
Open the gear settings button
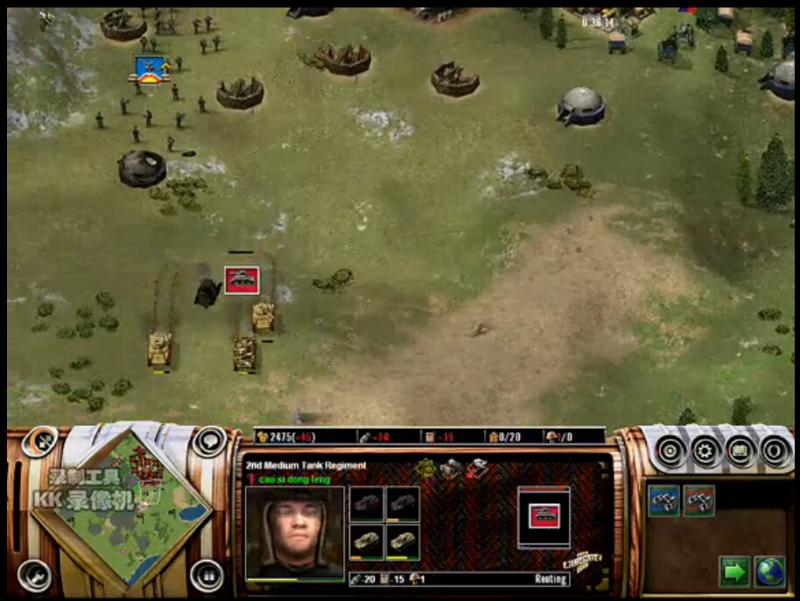tap(706, 451)
